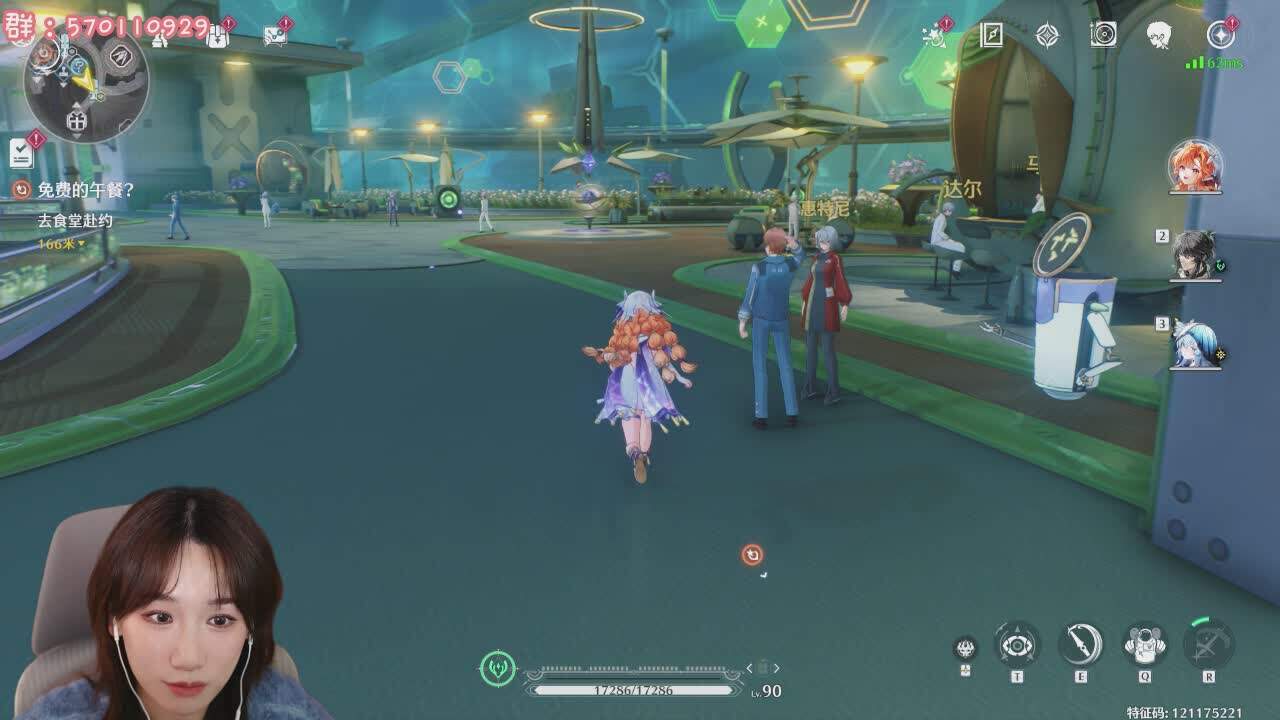The image size is (1280, 720).
Task: Trigger the resonance liberation ultimate icon
Action: [1208, 645]
